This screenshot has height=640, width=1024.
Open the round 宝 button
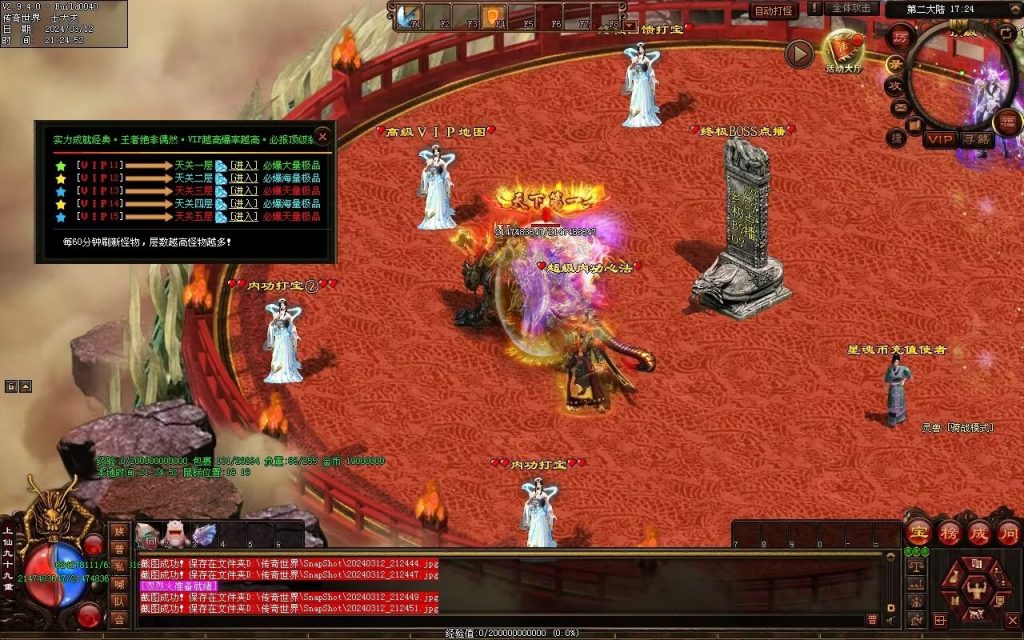tap(920, 532)
